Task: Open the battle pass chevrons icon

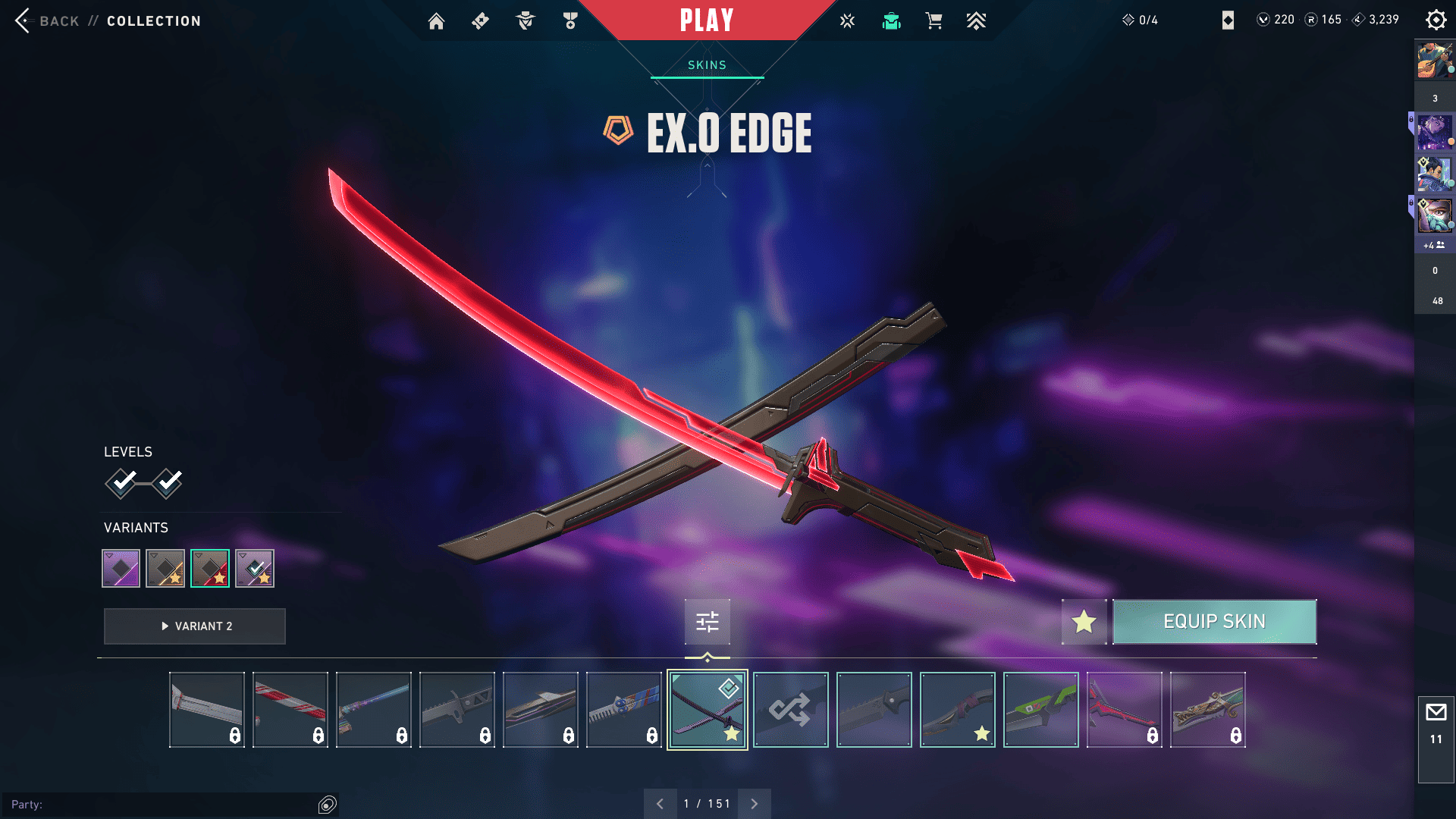Action: (976, 21)
